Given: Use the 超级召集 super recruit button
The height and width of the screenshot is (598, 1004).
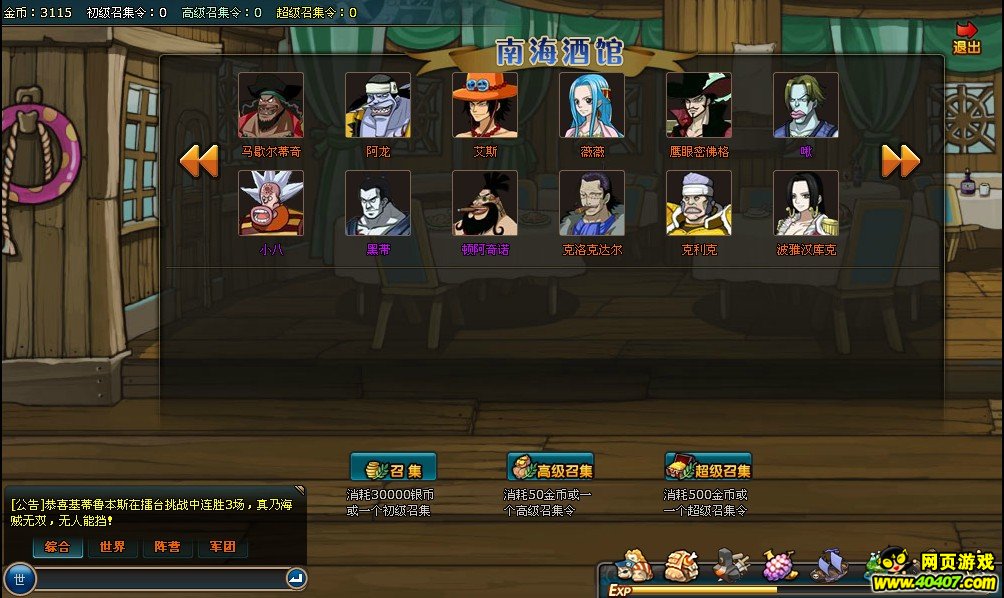Looking at the screenshot, I should pos(708,468).
